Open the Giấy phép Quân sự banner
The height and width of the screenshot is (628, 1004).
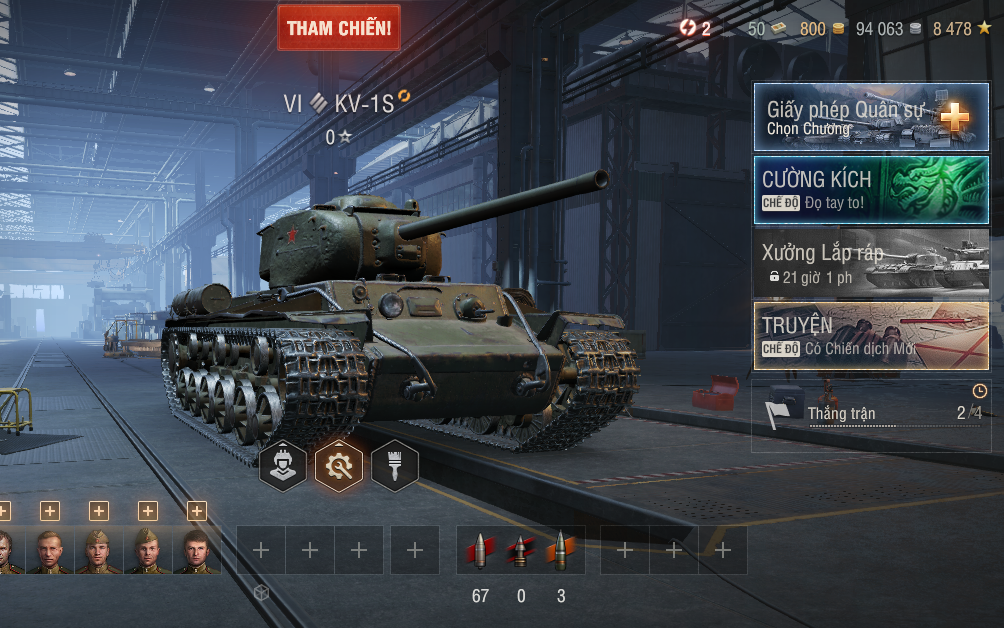[871, 117]
